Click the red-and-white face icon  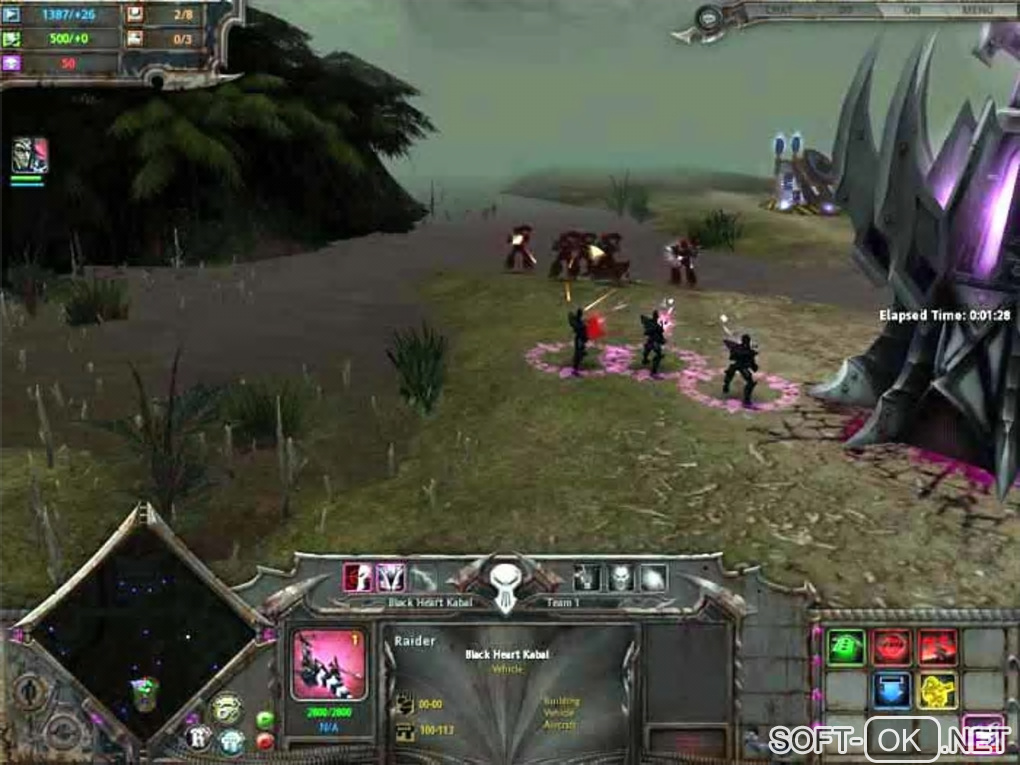tap(357, 578)
